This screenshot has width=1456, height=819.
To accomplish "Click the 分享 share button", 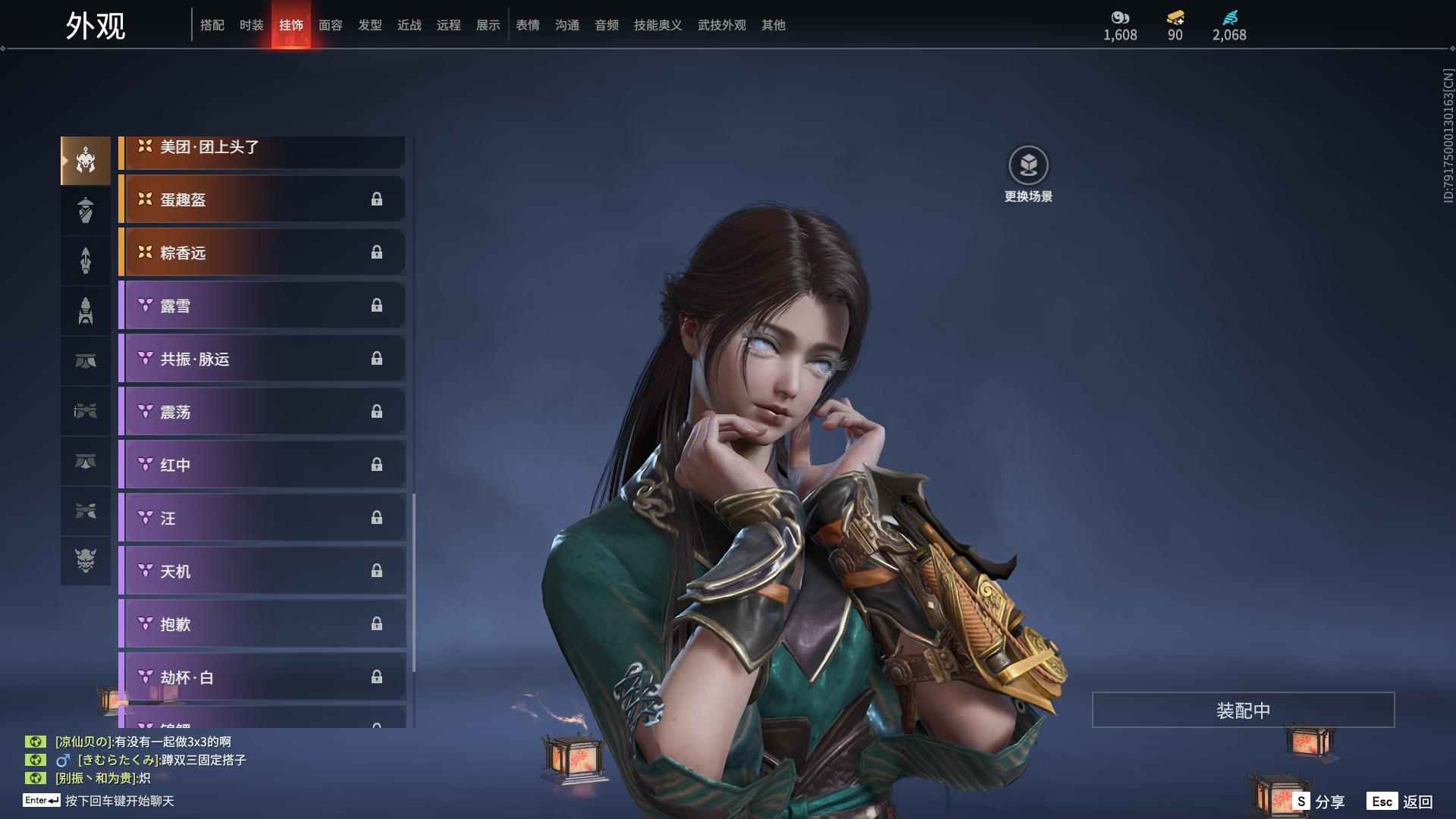I will [1319, 801].
